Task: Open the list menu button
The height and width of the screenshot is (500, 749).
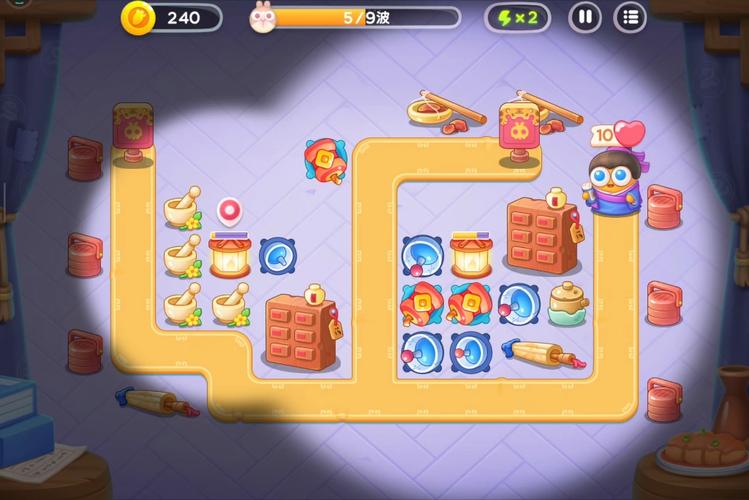Action: coord(629,17)
